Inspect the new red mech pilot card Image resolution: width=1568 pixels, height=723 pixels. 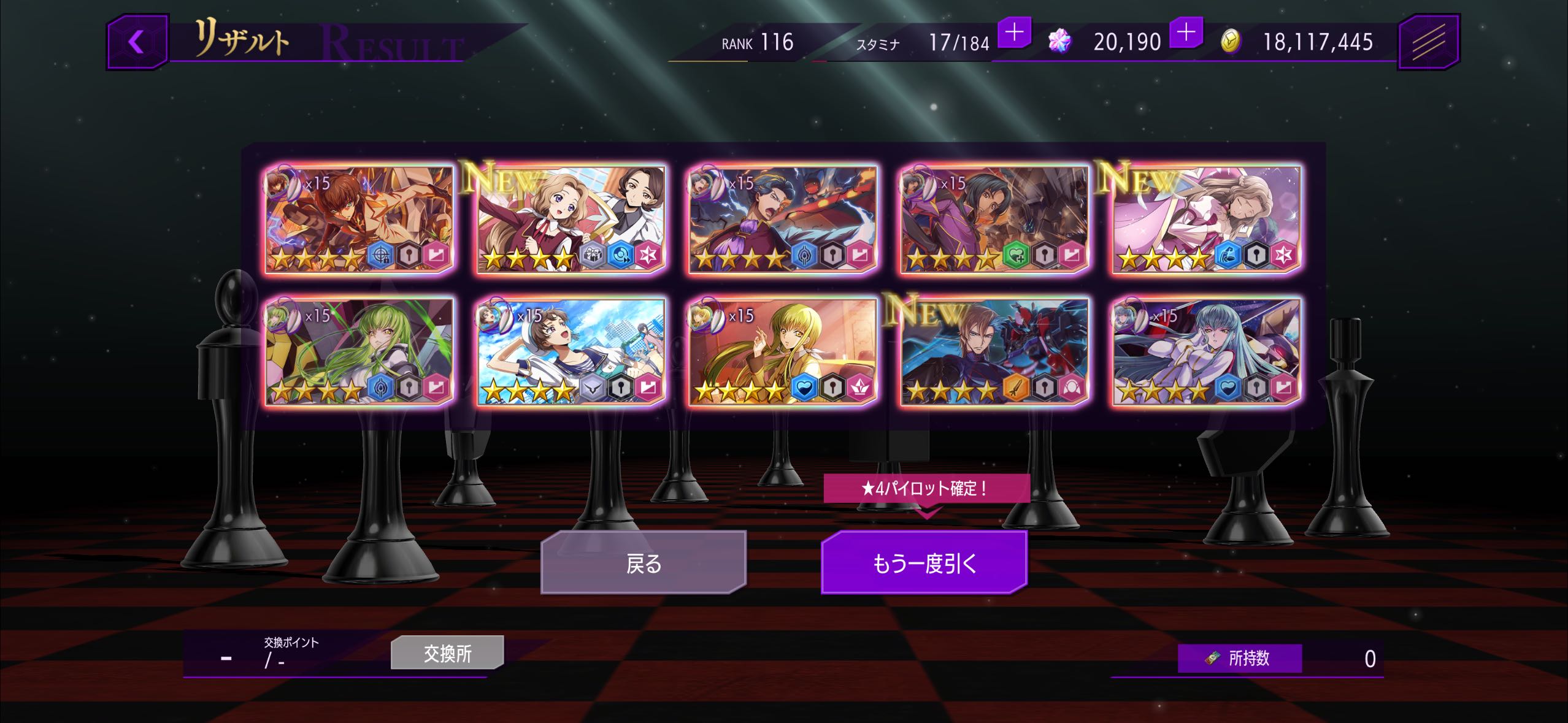pyautogui.click(x=994, y=351)
